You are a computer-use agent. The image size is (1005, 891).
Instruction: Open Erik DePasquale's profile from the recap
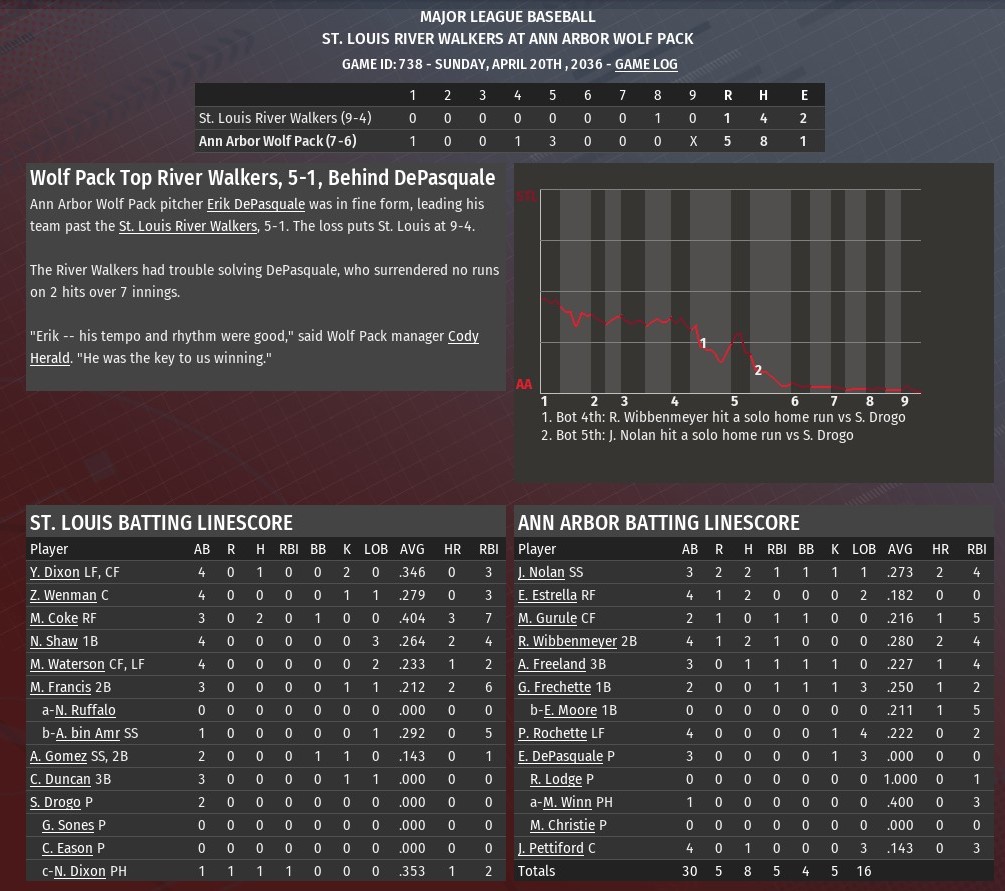[x=255, y=204]
